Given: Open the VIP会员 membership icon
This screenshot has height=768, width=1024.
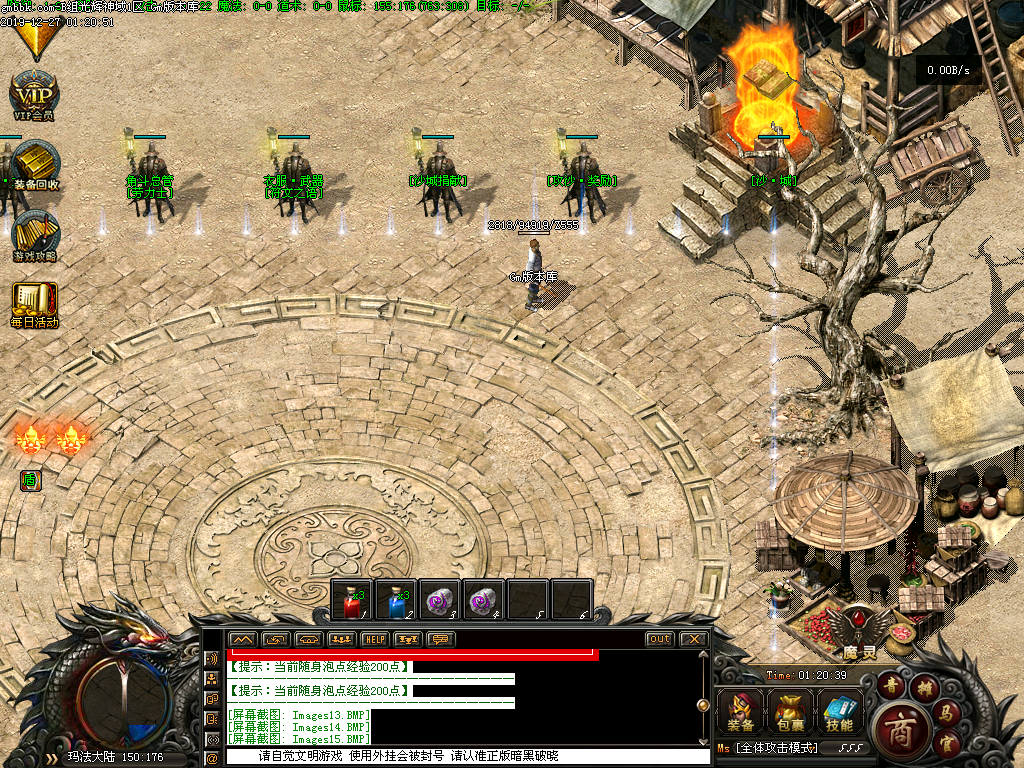Looking at the screenshot, I should 34,94.
